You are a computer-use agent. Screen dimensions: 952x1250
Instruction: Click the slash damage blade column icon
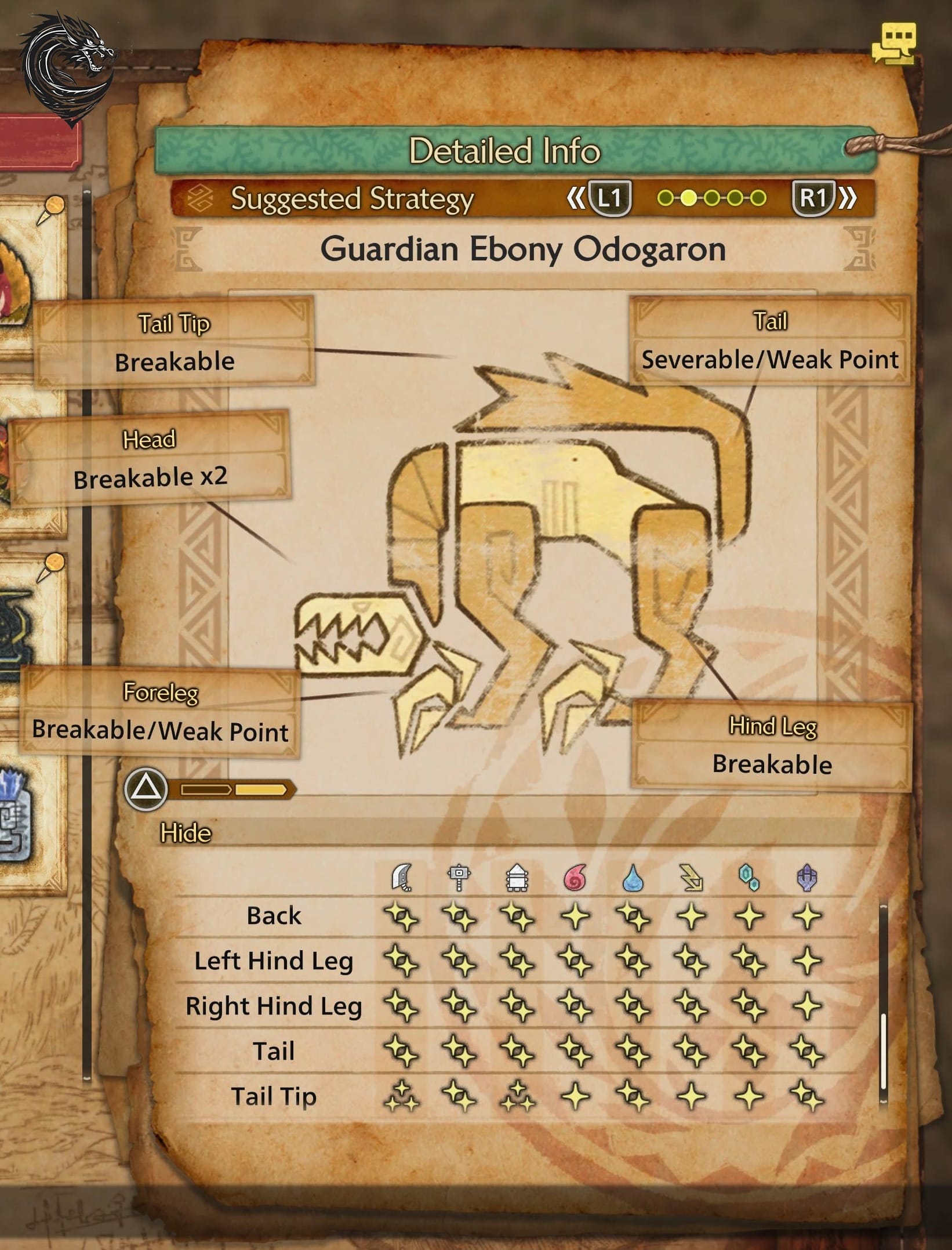[x=402, y=878]
